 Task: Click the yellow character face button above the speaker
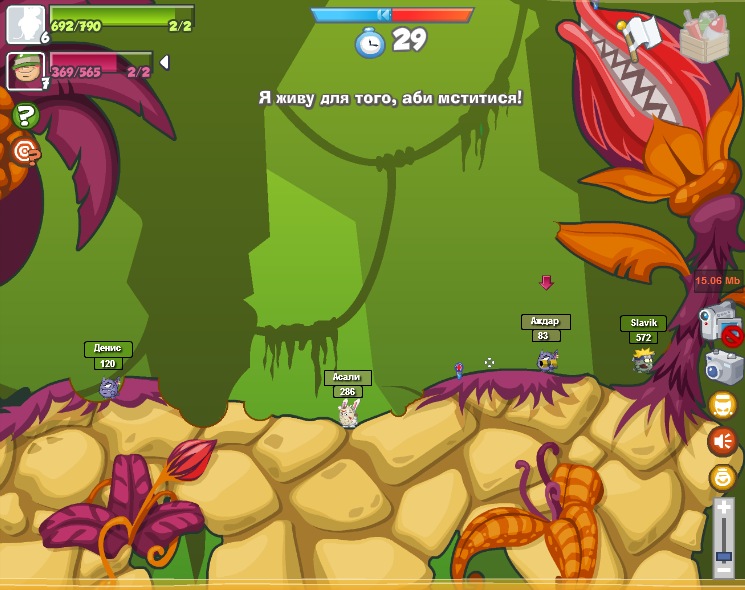722,404
